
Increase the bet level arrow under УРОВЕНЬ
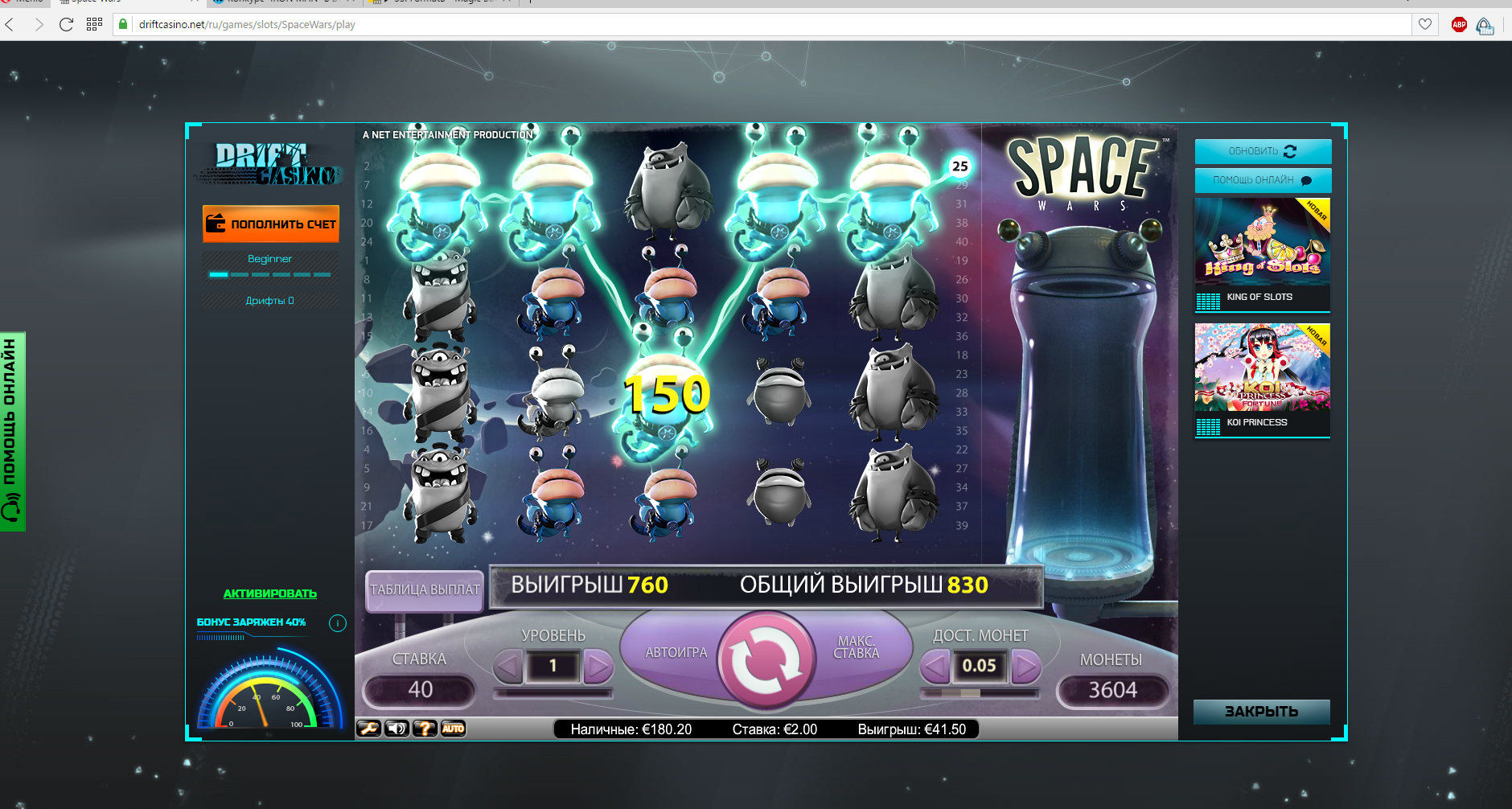(x=598, y=666)
